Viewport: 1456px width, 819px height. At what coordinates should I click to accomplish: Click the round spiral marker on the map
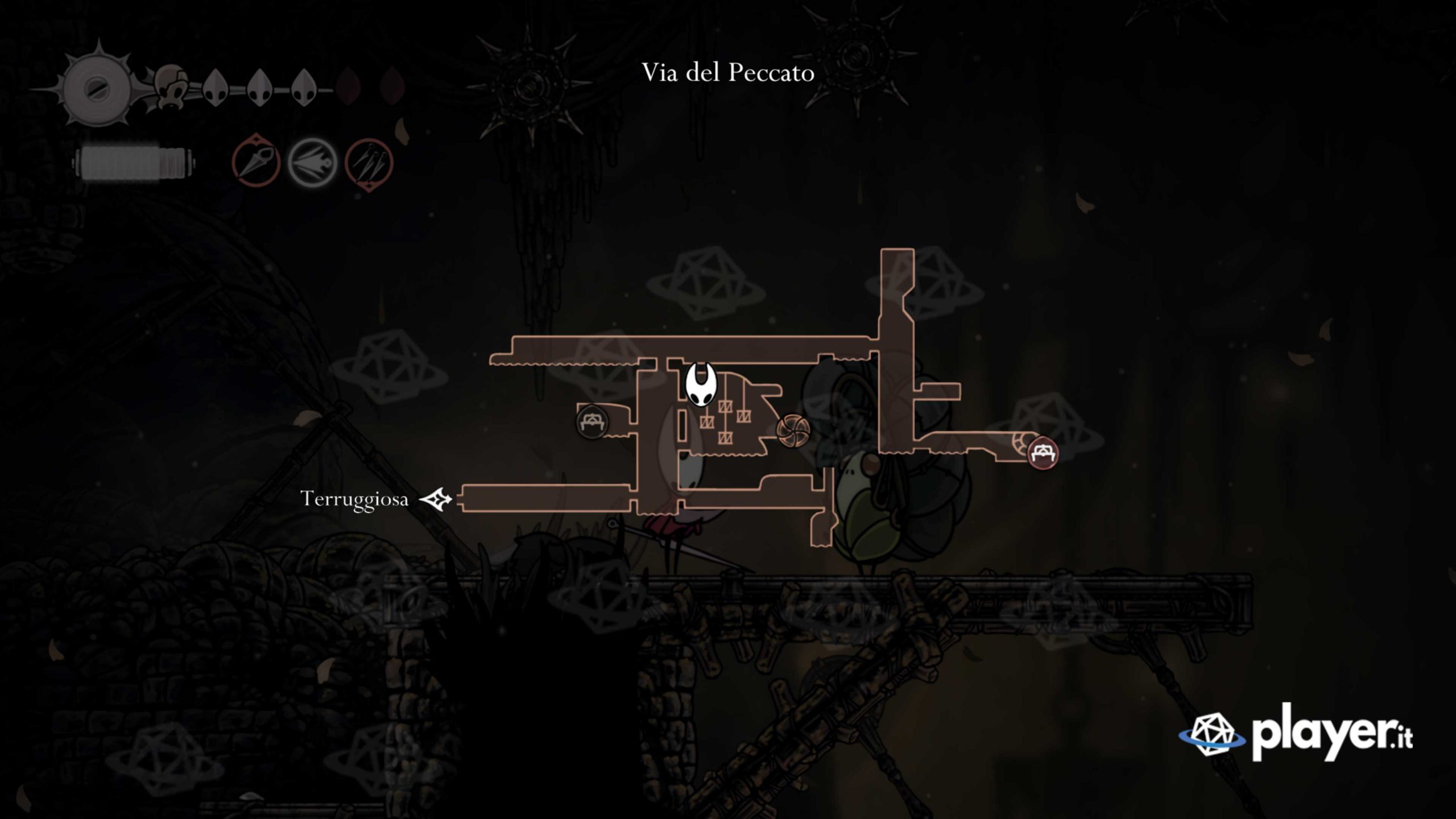click(792, 429)
